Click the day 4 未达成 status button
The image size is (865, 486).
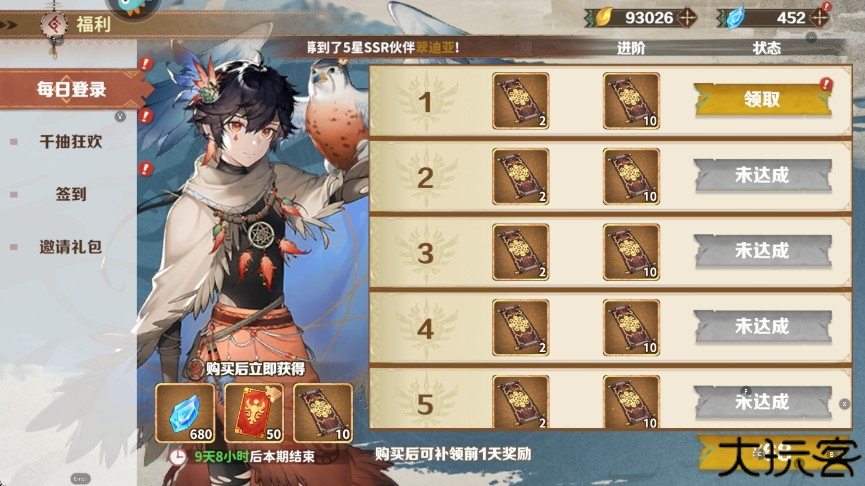coord(762,327)
